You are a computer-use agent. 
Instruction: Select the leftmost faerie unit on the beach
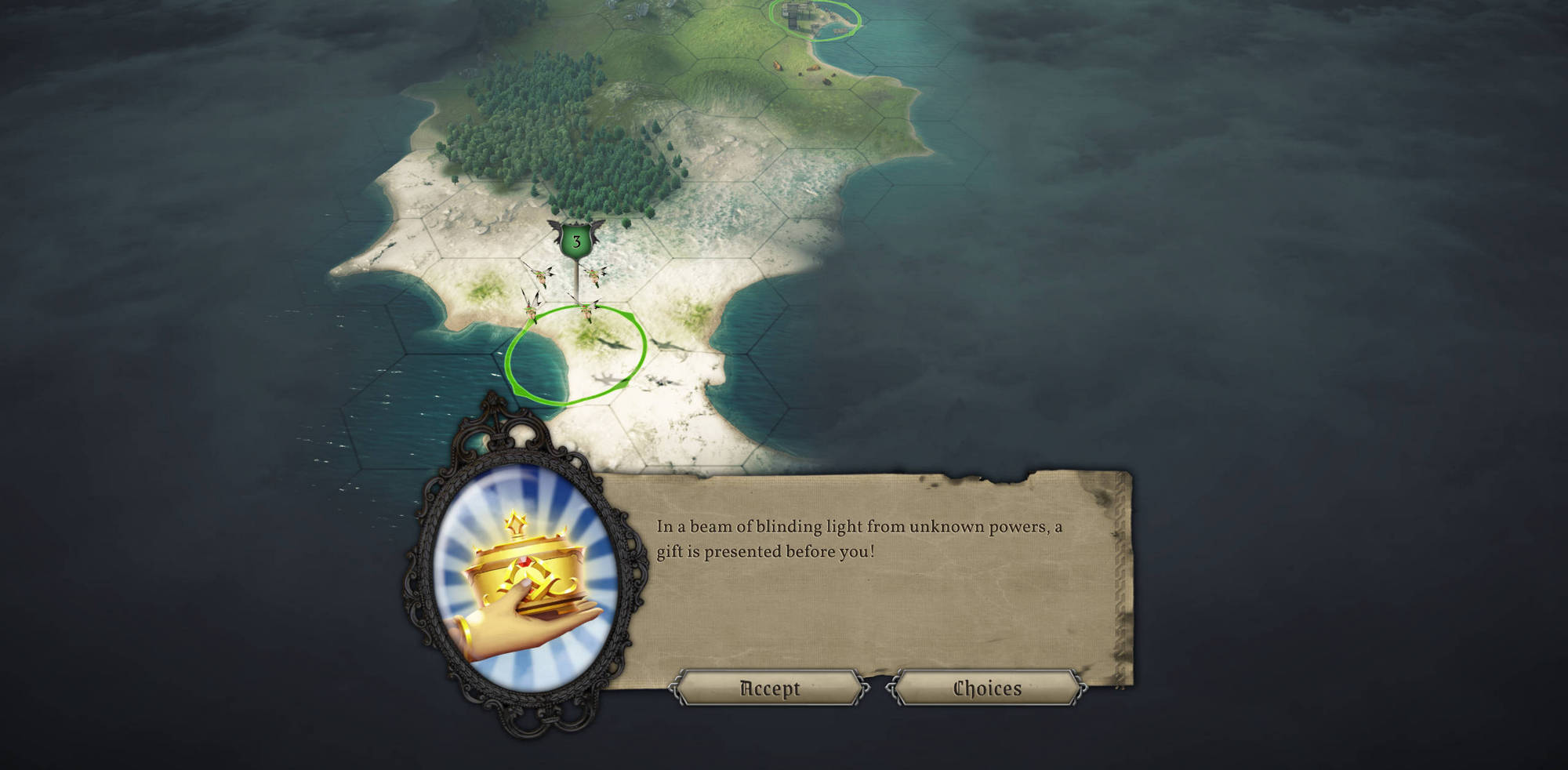point(531,310)
